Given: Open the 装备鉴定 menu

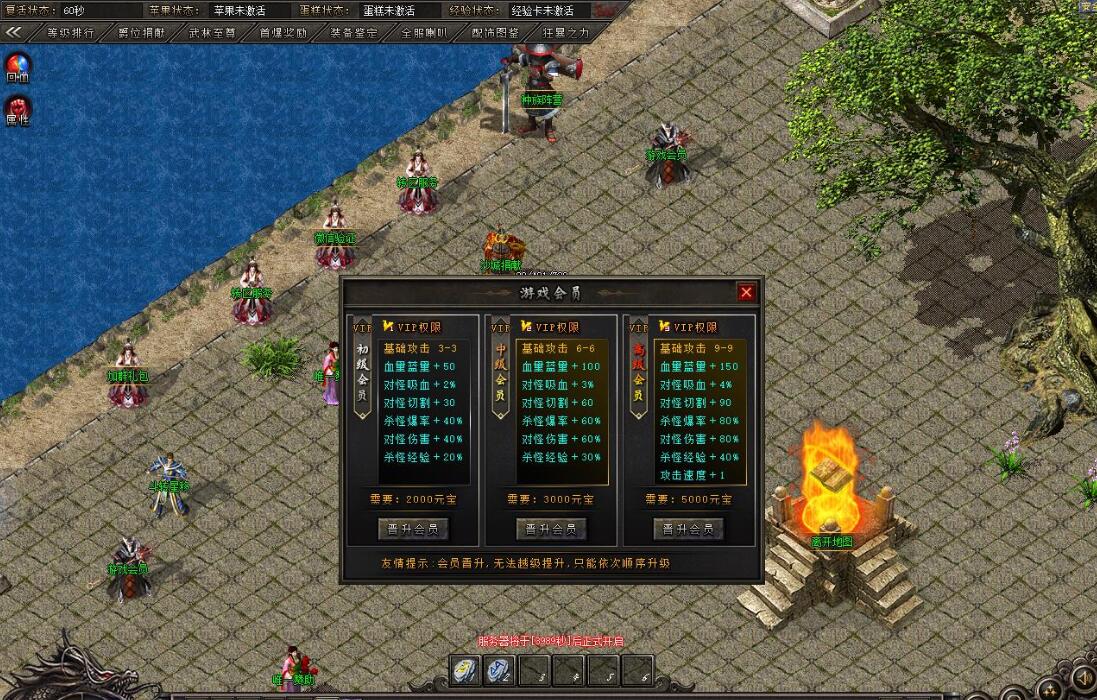Looking at the screenshot, I should 353,32.
